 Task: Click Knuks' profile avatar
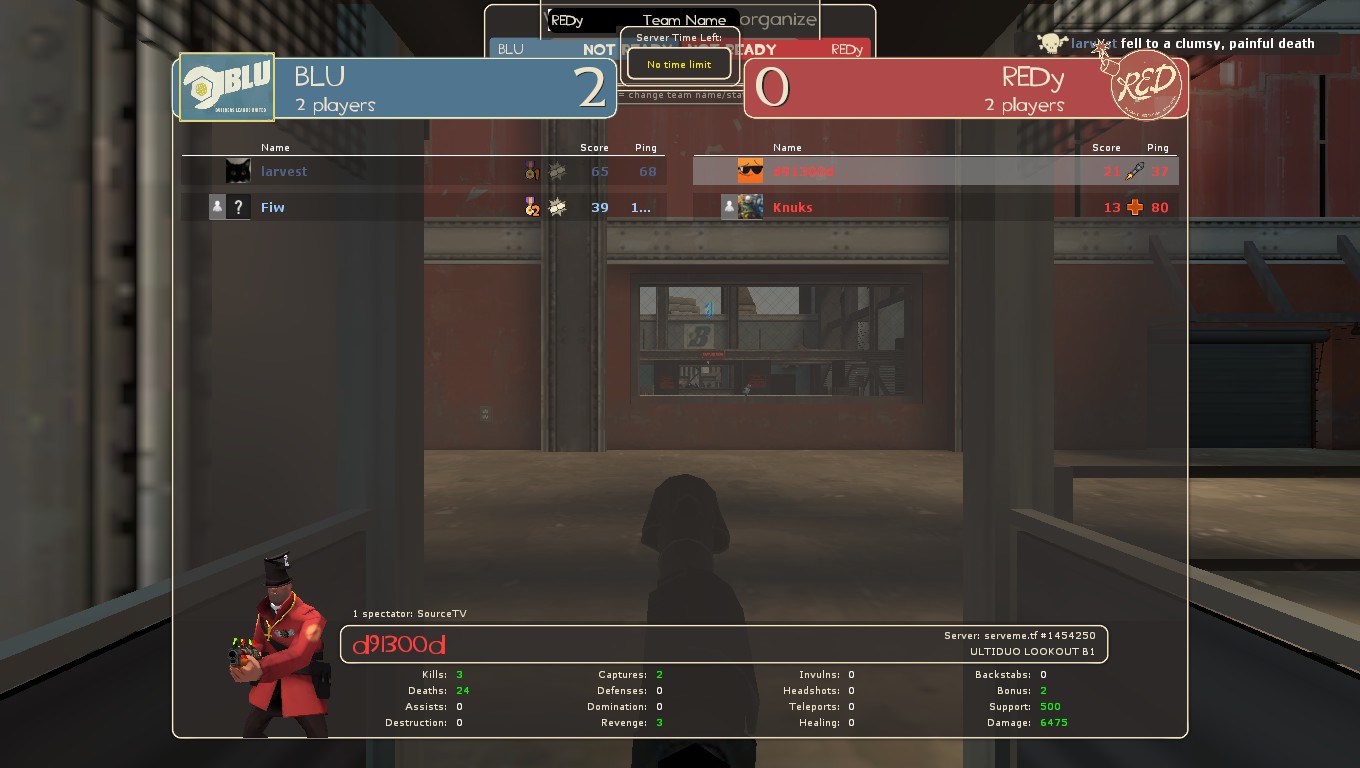[750, 207]
